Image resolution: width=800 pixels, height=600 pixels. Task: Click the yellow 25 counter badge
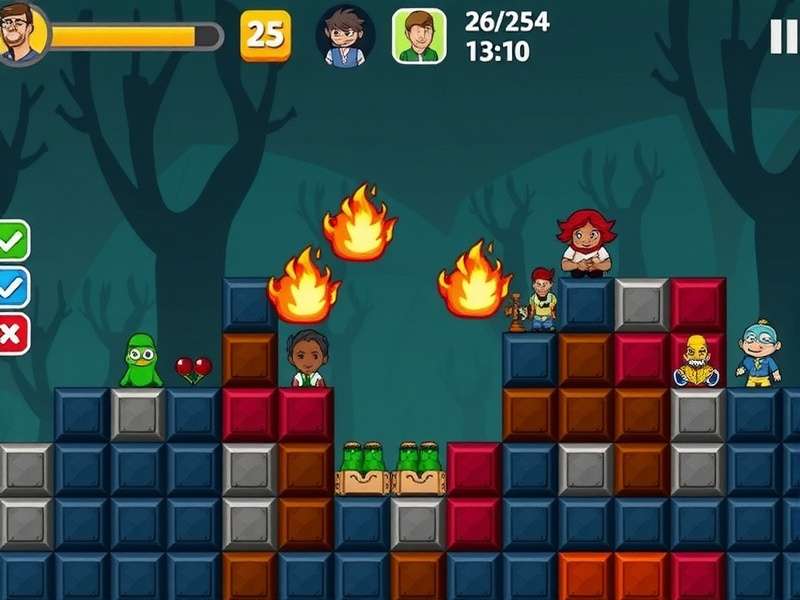click(266, 35)
